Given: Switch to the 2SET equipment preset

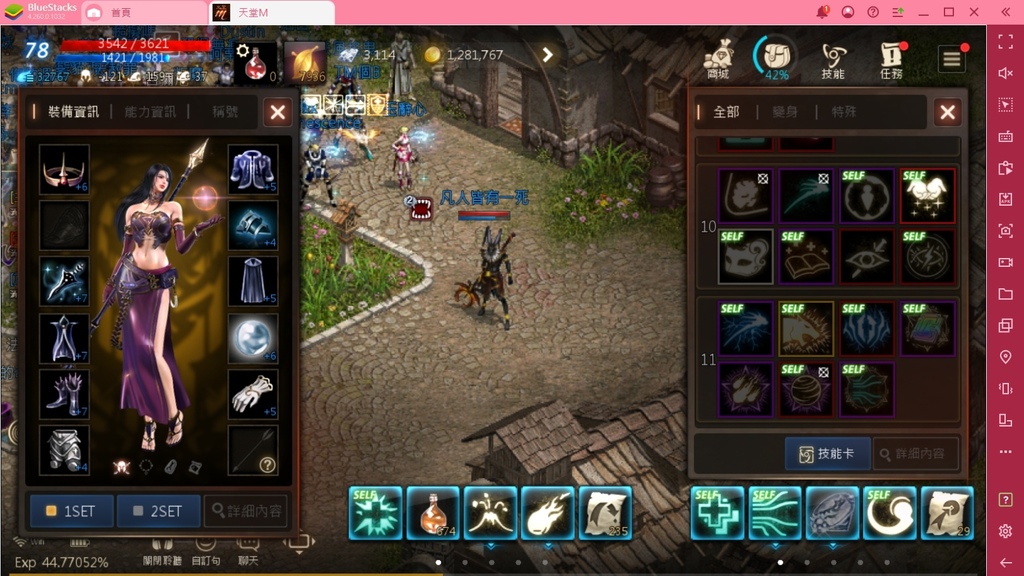Looking at the screenshot, I should pyautogui.click(x=158, y=511).
